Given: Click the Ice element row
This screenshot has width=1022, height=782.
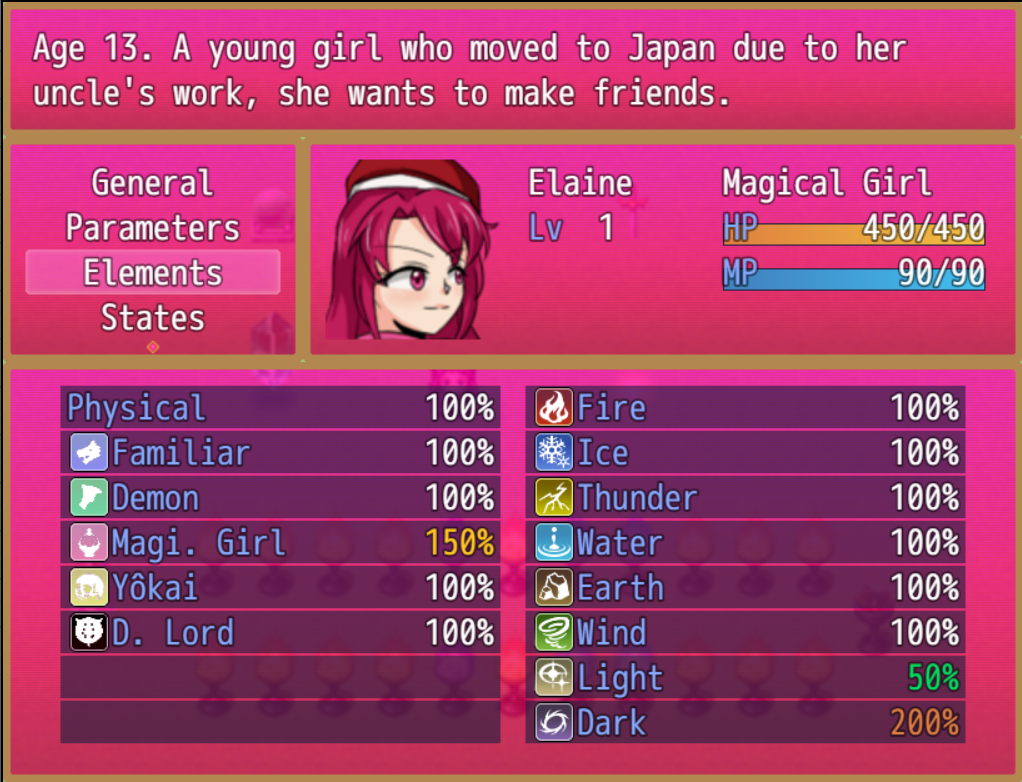Looking at the screenshot, I should point(745,453).
